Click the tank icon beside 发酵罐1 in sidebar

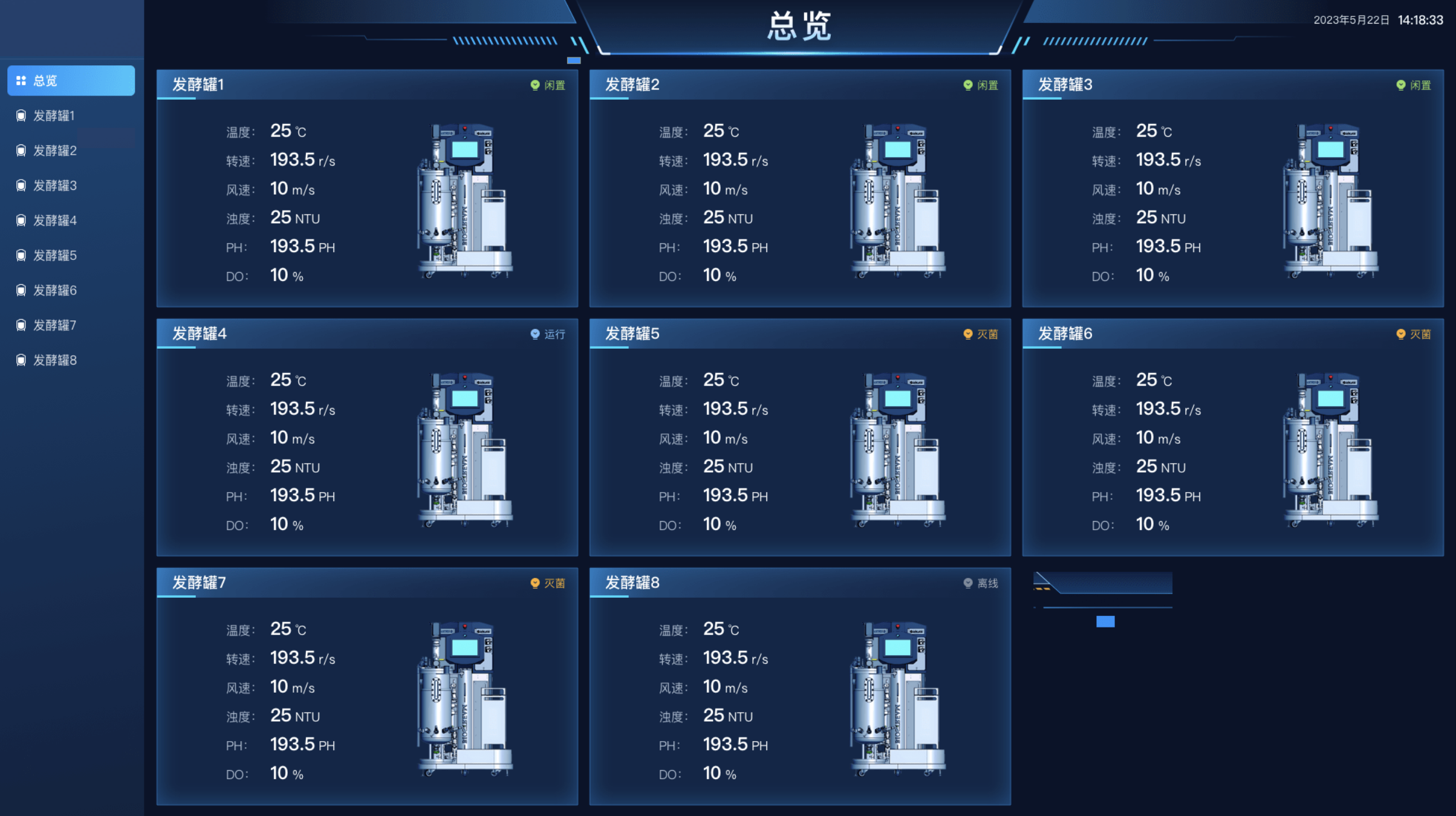[x=20, y=115]
